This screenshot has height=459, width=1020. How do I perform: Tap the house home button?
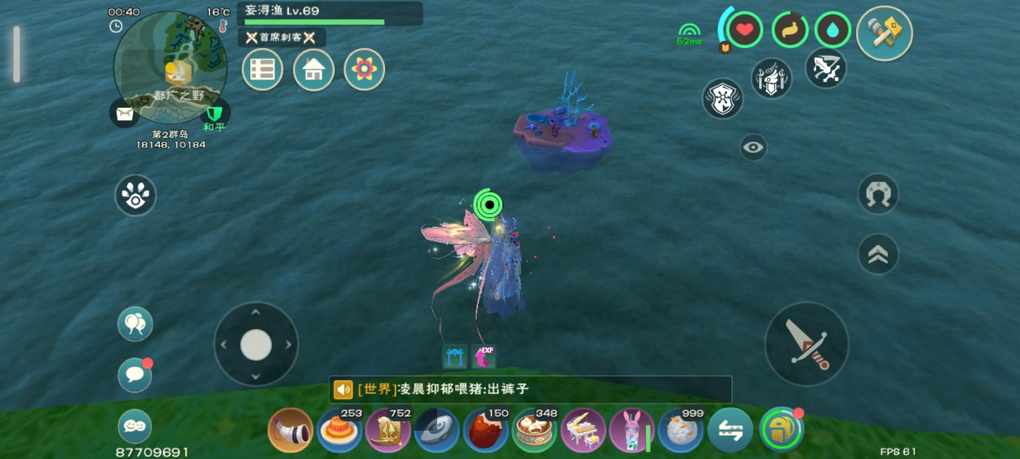click(x=314, y=70)
